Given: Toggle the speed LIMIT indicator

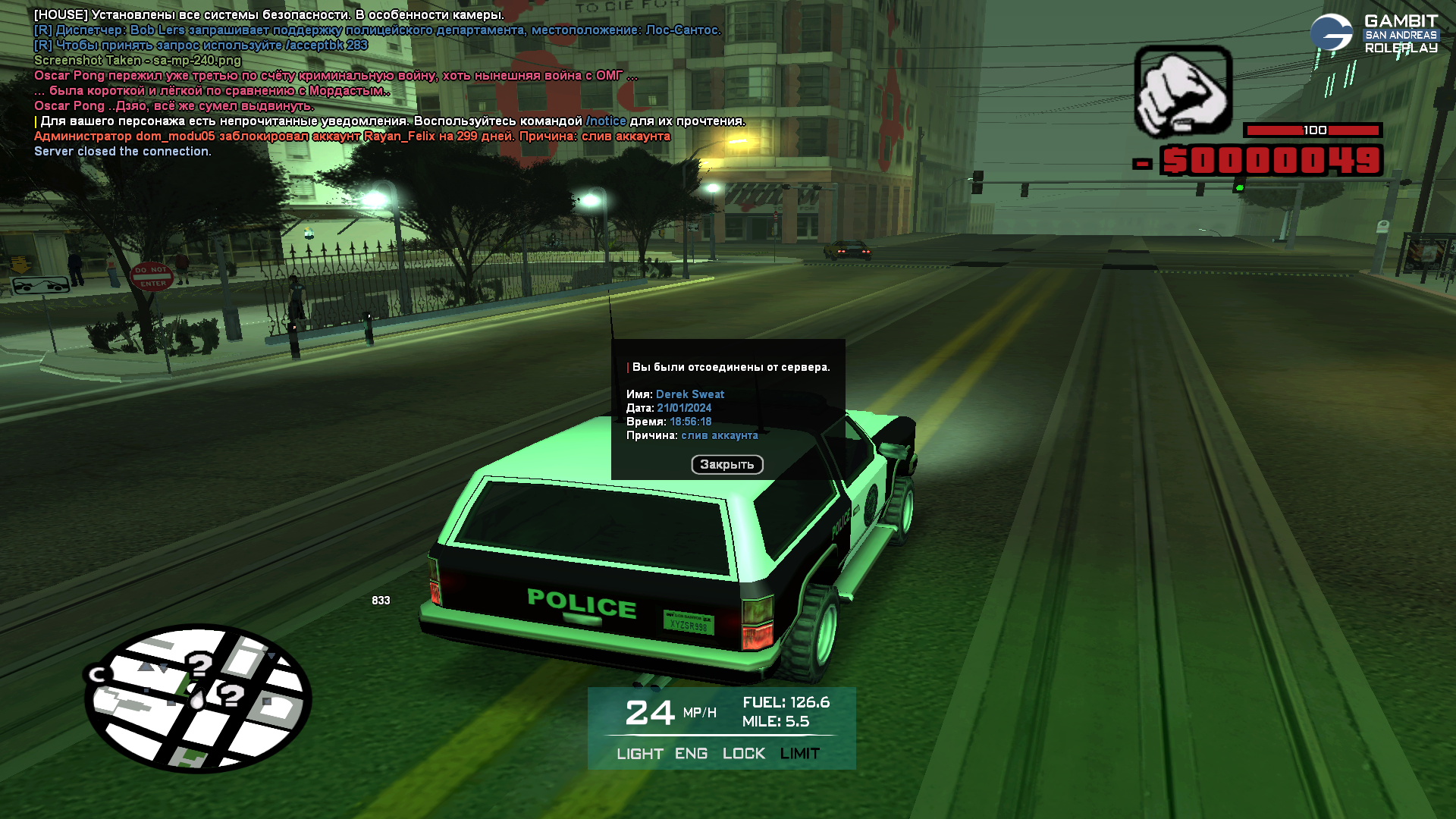Looking at the screenshot, I should (x=799, y=754).
